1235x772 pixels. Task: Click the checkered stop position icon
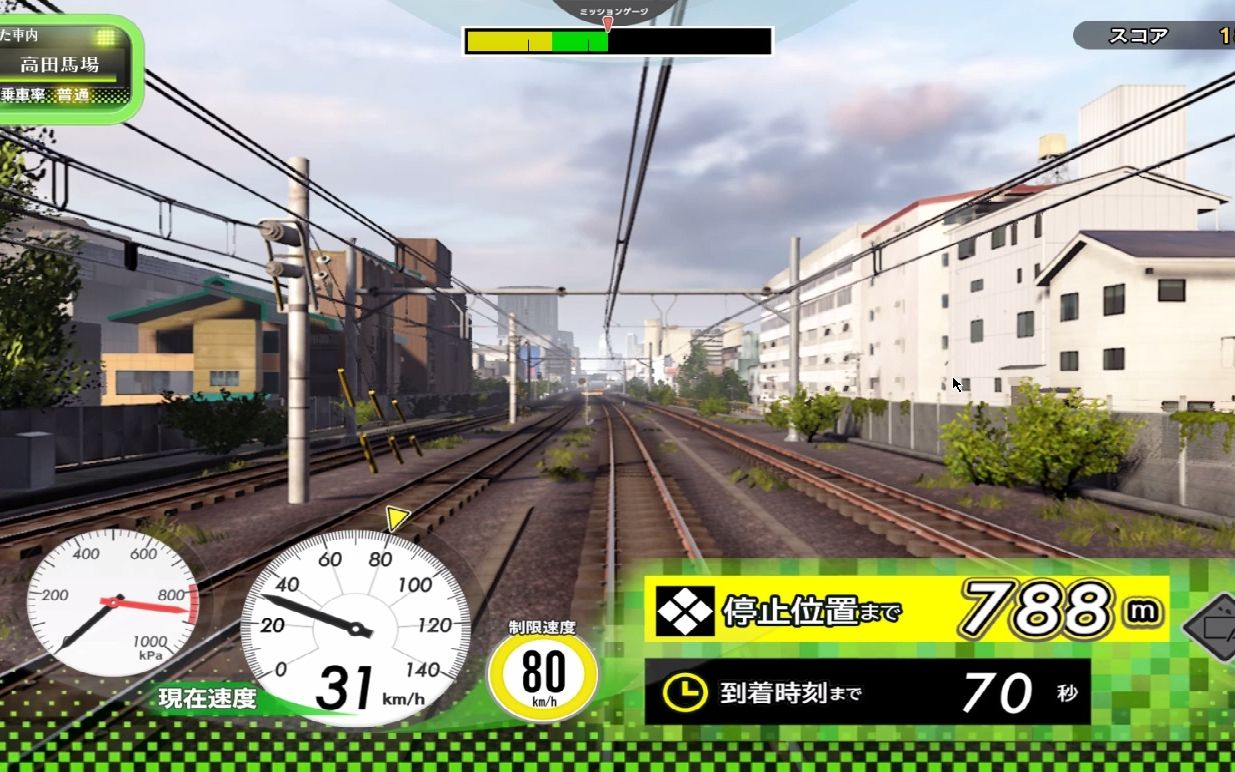685,611
